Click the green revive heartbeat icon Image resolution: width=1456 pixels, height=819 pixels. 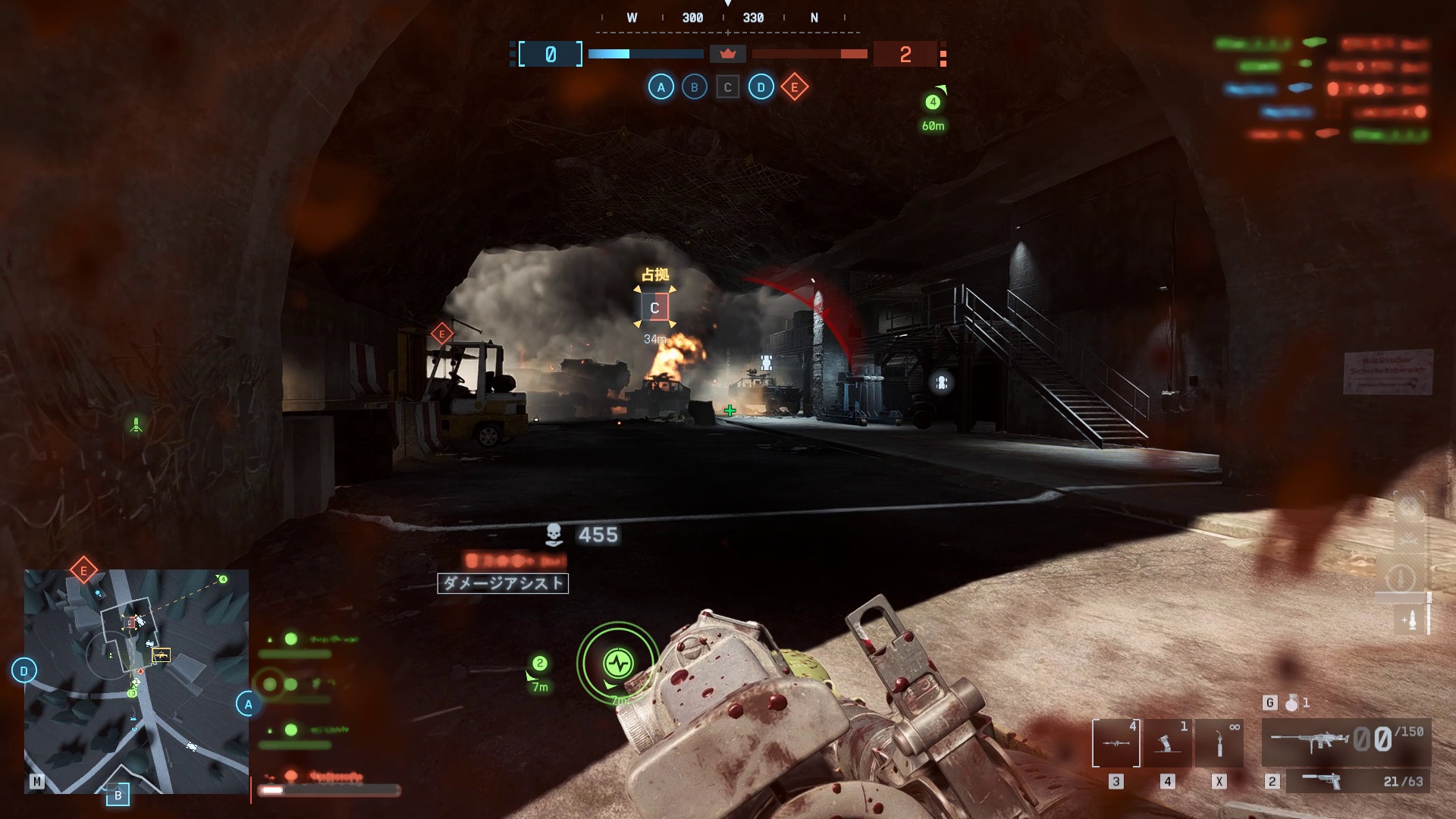(x=618, y=664)
